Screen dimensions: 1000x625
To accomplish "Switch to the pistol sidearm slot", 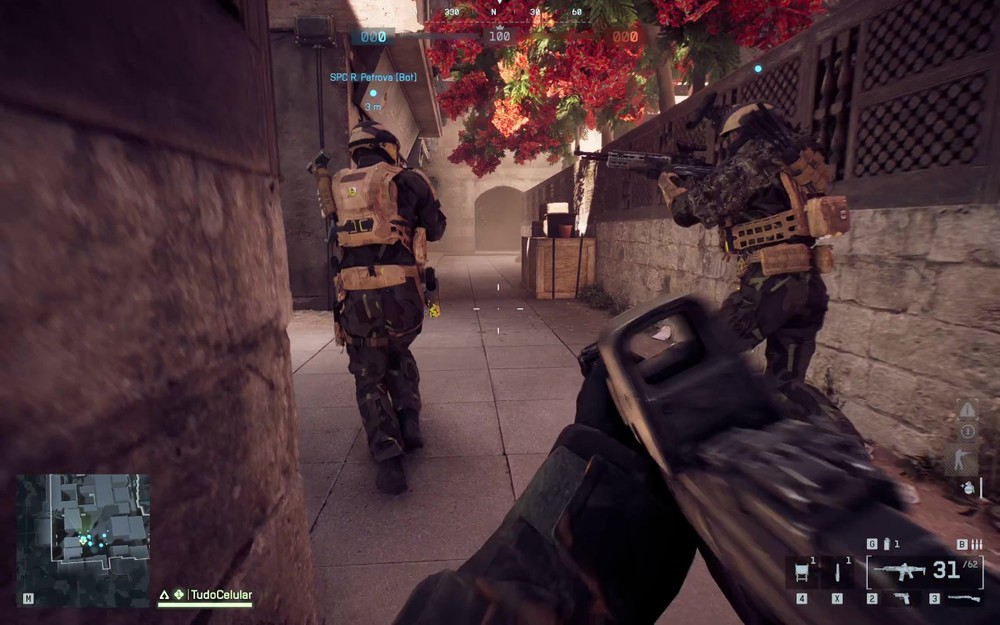I will (x=902, y=598).
